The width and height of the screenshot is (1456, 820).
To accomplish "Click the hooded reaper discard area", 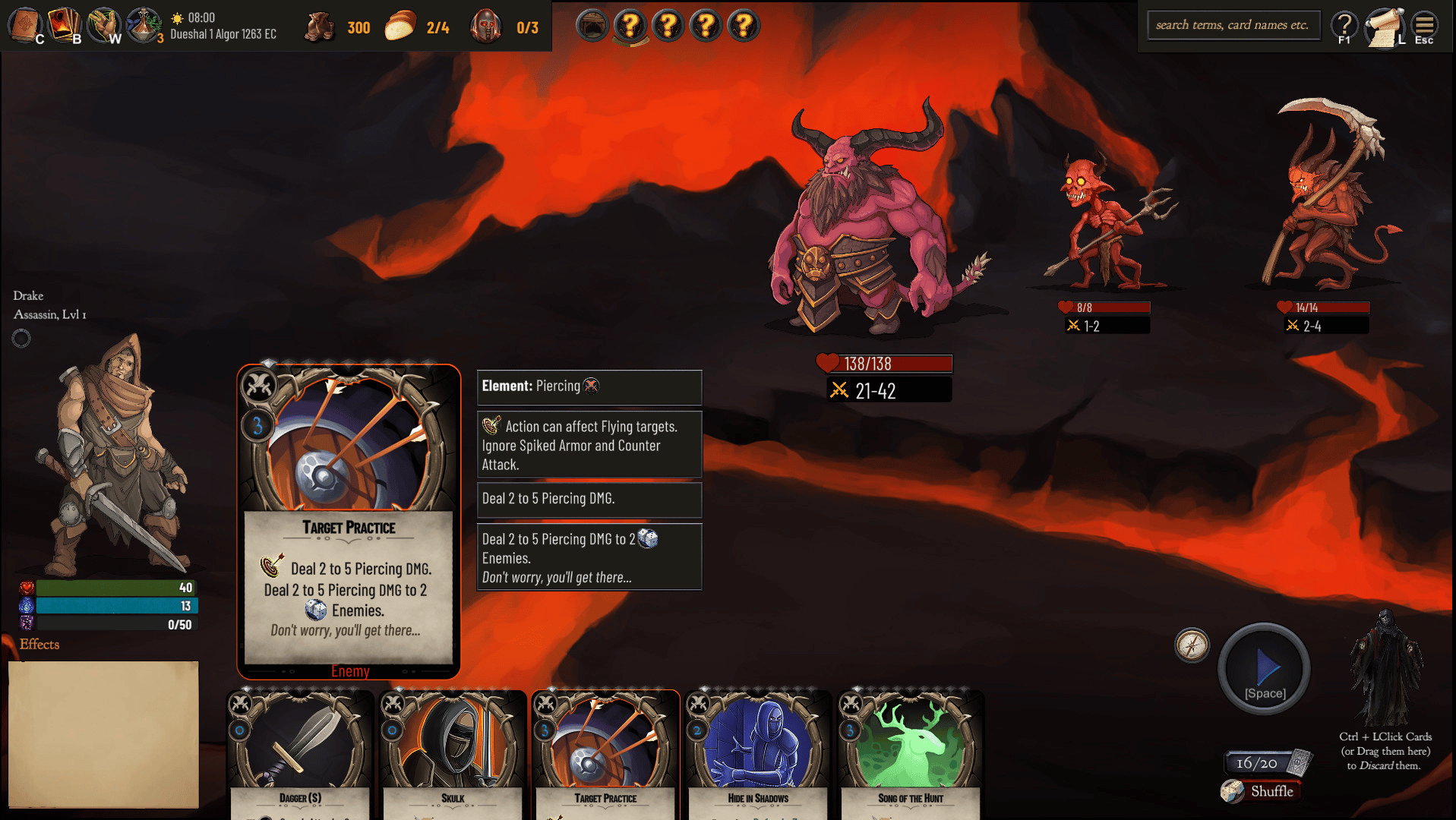I will (x=1385, y=668).
